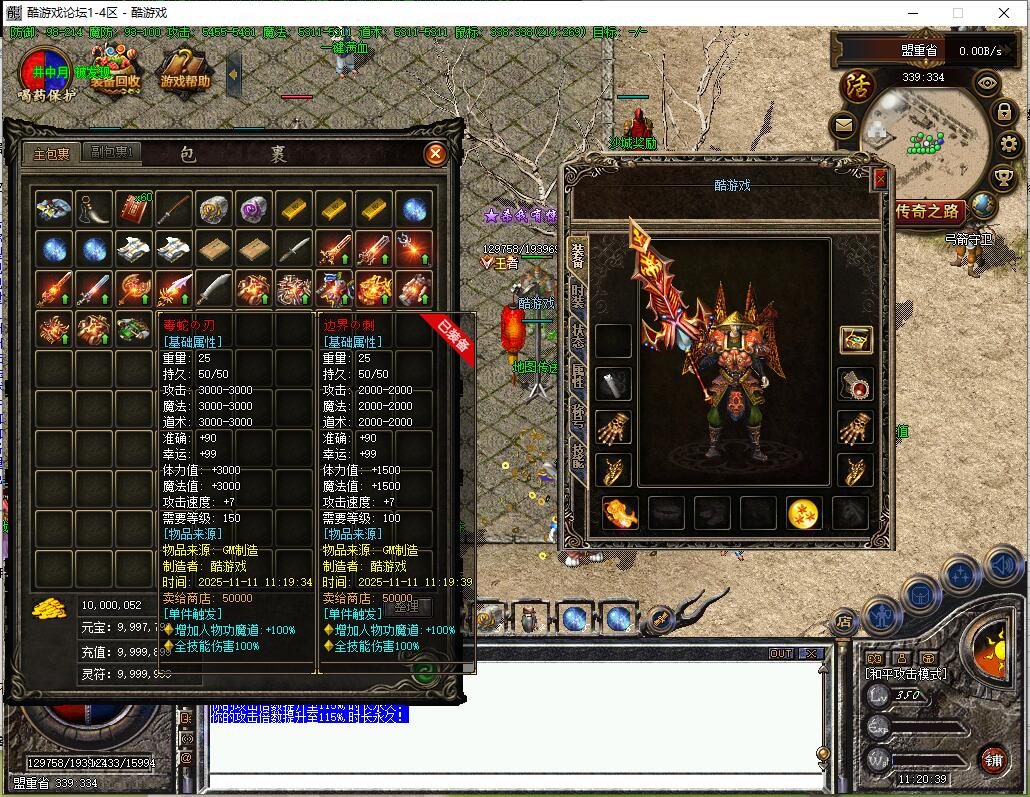
Task: Click the trophy ranking icon
Action: coord(1004,178)
